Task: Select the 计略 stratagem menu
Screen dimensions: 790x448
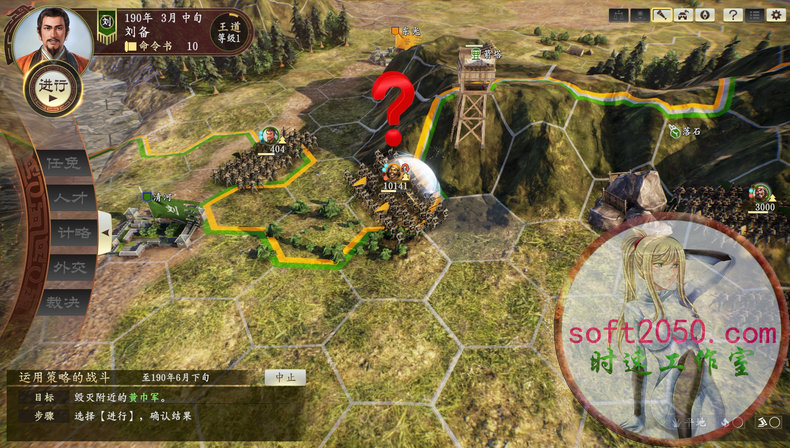Action: coord(71,232)
